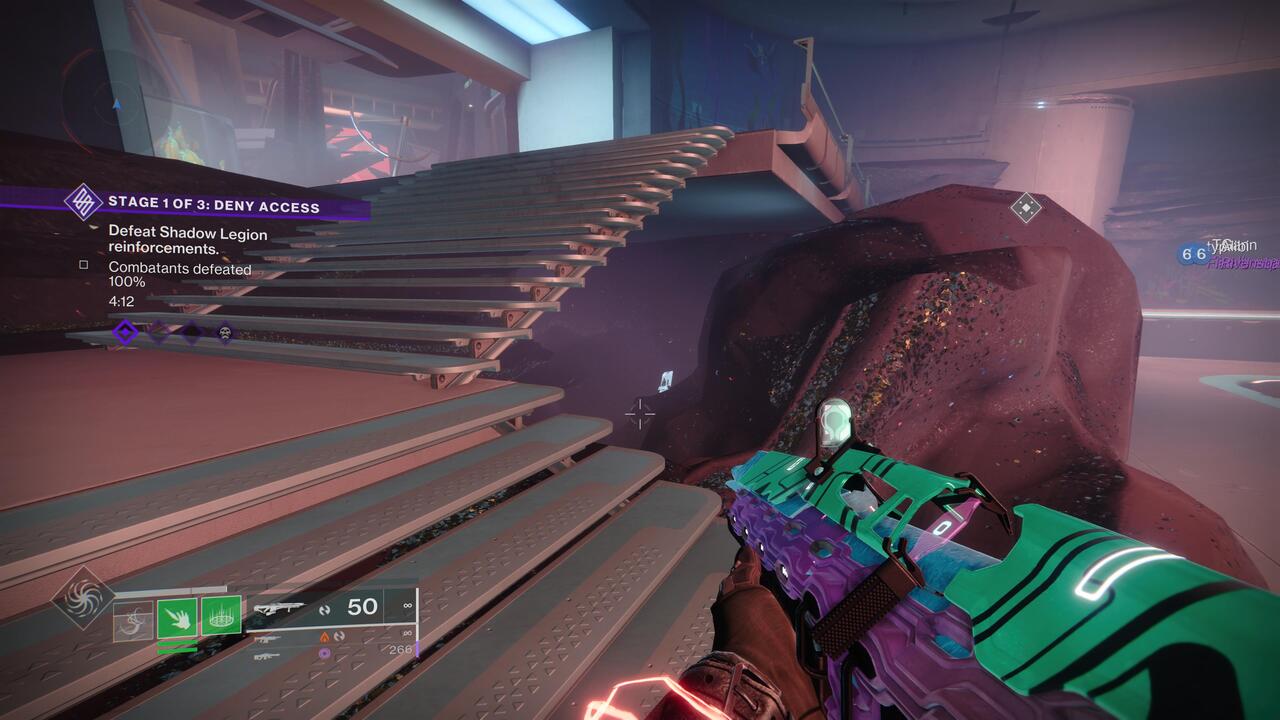Expand the Deny Access stage banner
This screenshot has width=1280, height=720.
pos(213,204)
